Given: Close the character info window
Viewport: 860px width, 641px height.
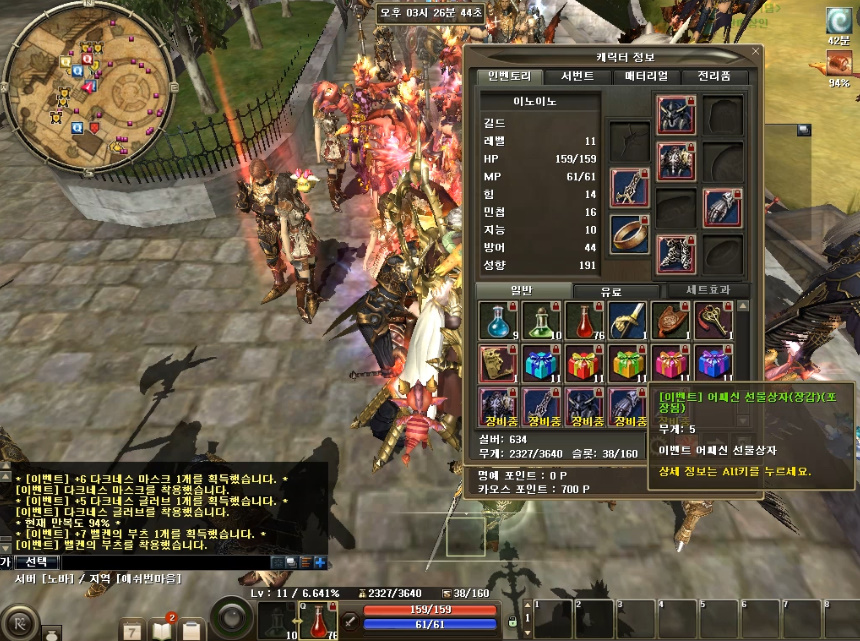Looking at the screenshot, I should click(756, 51).
